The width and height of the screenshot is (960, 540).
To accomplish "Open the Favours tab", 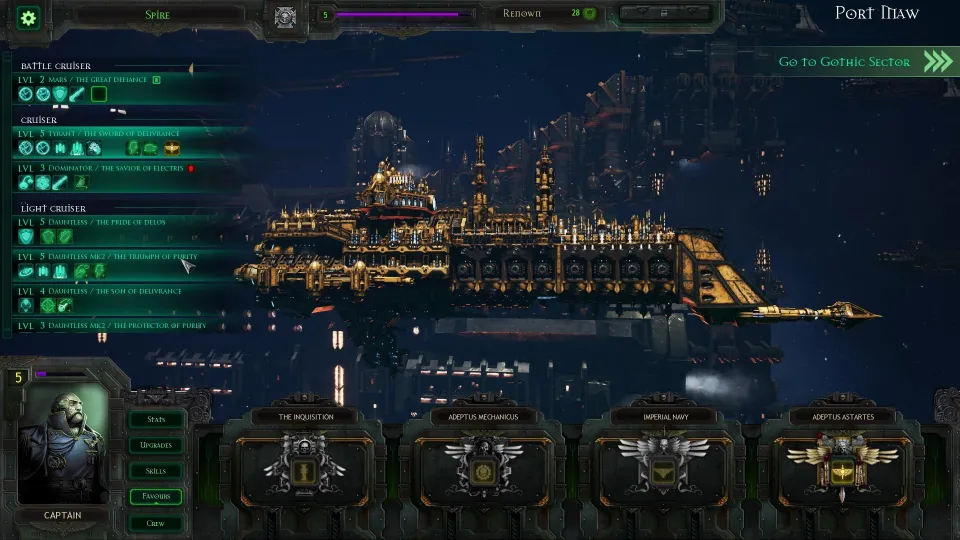I will tap(157, 497).
